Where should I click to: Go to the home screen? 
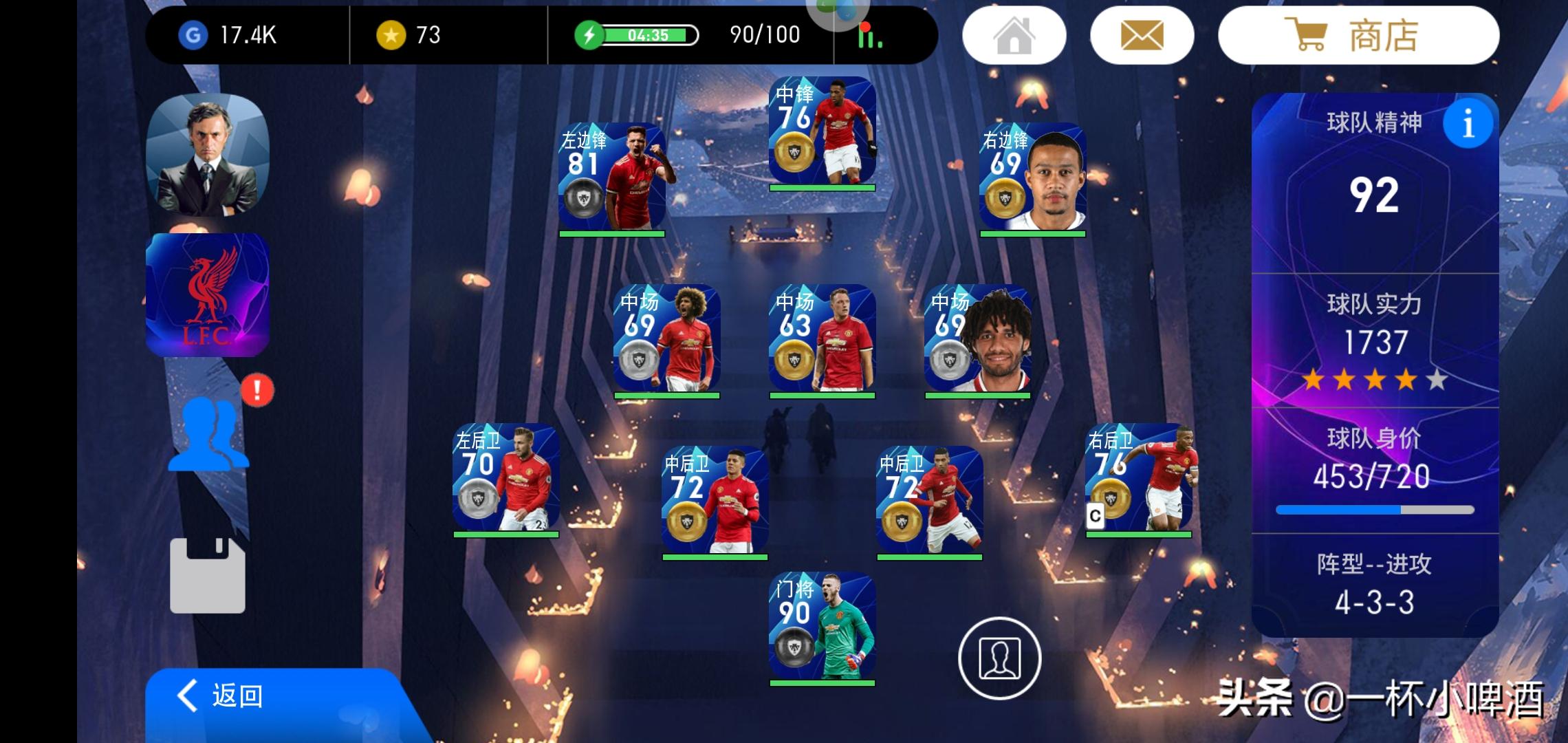point(1014,36)
